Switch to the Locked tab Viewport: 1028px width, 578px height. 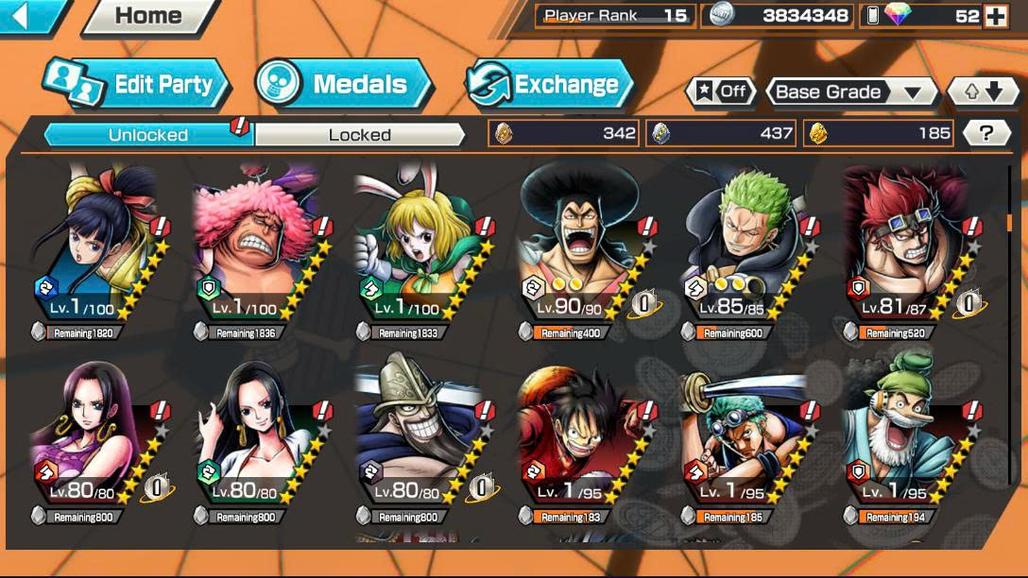tap(359, 134)
